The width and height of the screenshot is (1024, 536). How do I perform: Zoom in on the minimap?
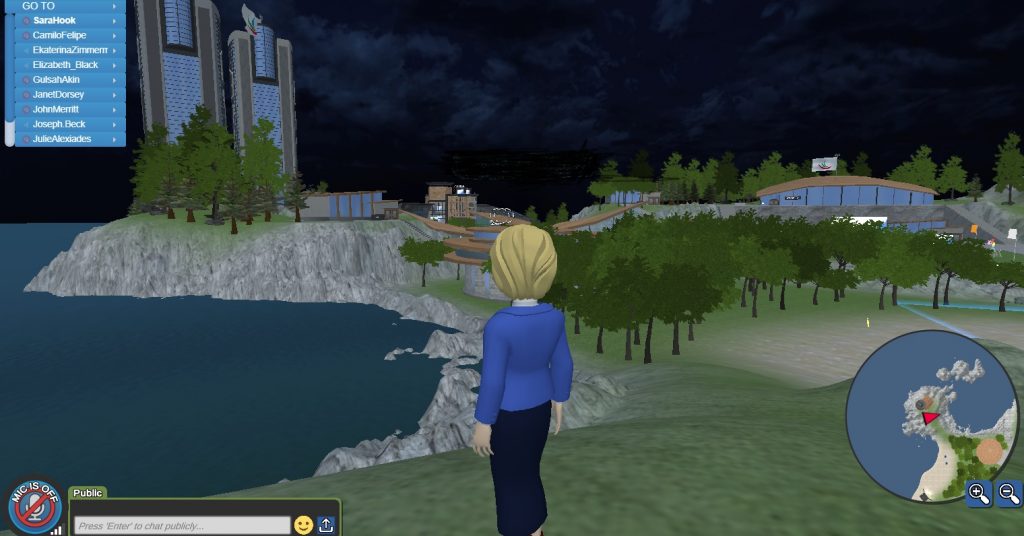(x=979, y=493)
